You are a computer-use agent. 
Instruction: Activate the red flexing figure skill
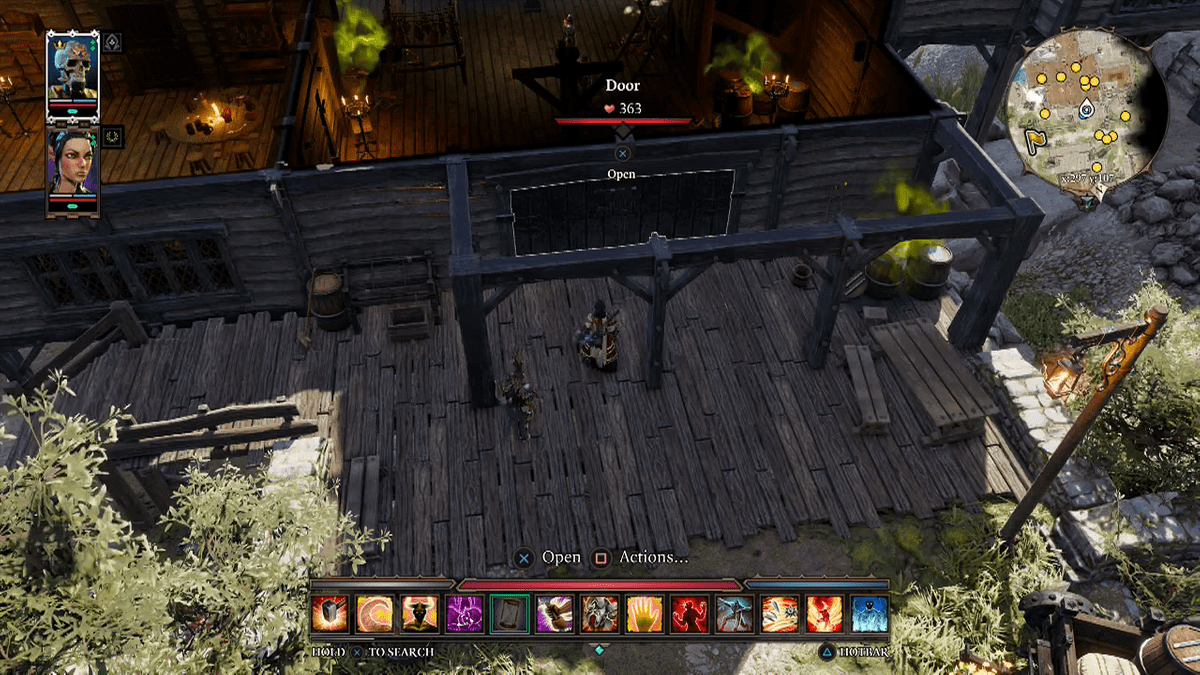689,614
